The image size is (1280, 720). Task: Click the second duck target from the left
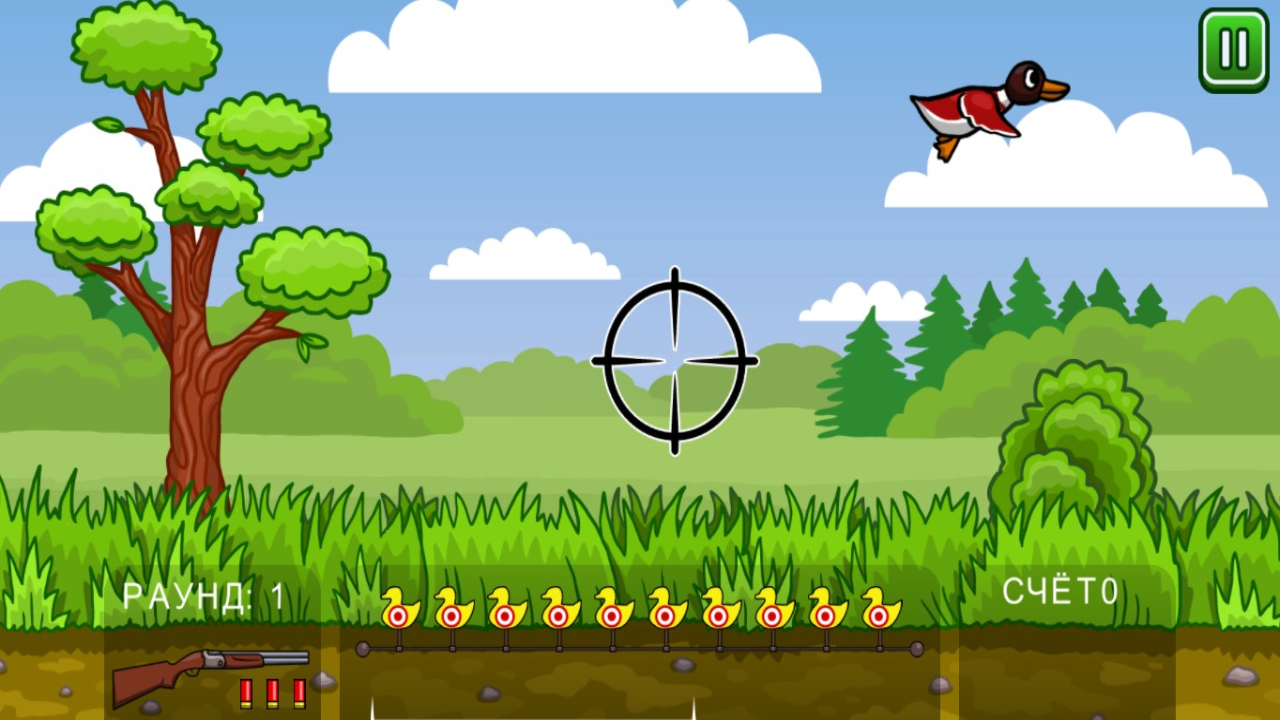451,613
